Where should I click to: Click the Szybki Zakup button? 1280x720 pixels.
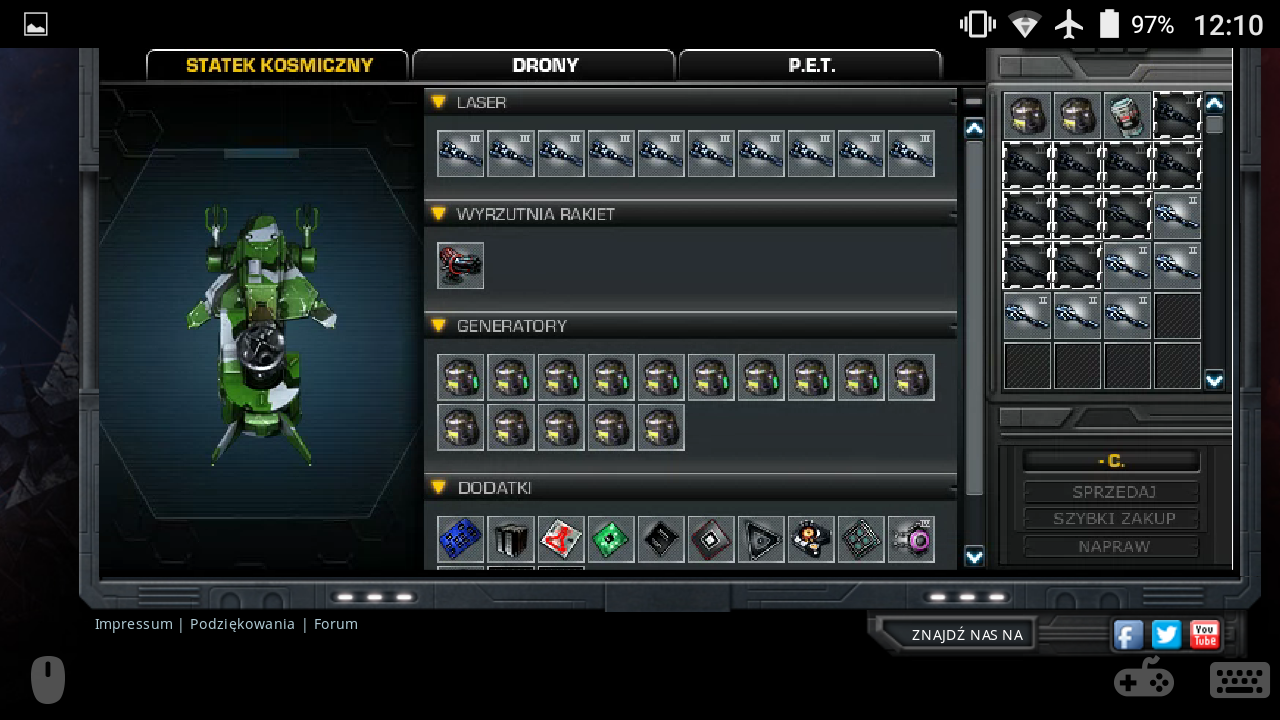coord(1112,519)
